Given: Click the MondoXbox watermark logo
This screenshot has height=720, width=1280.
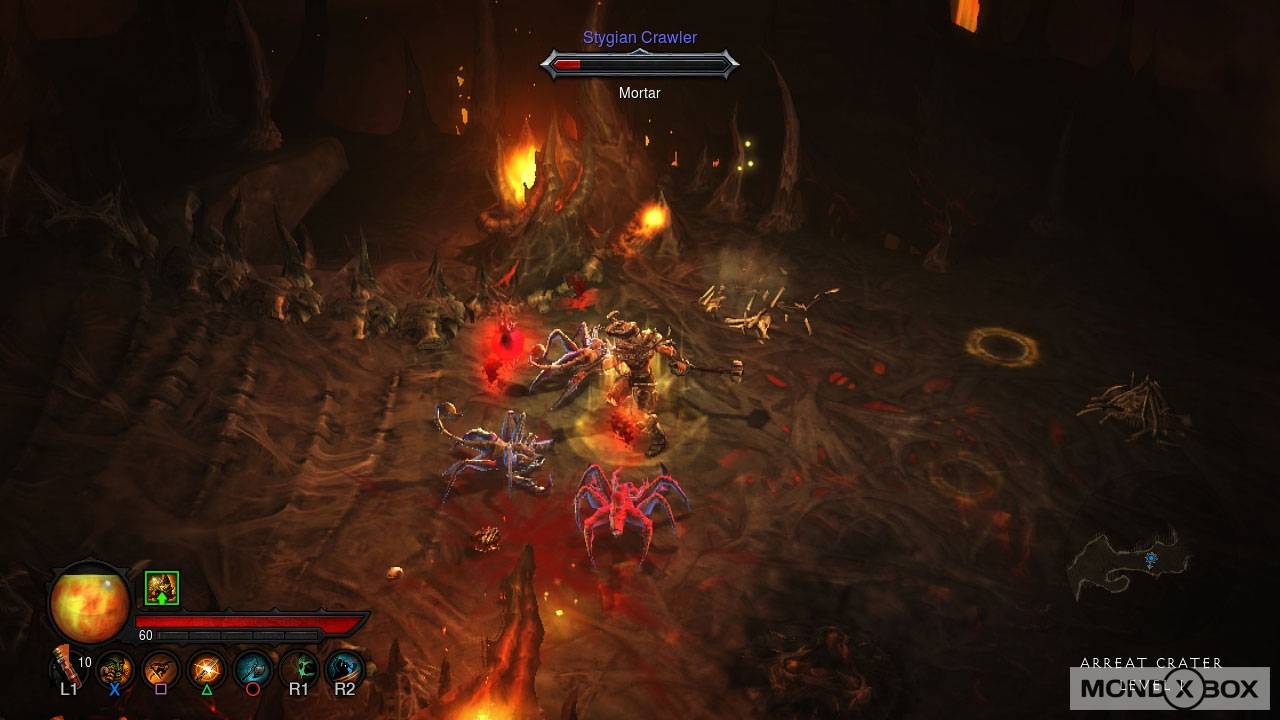Looking at the screenshot, I should [1169, 688].
